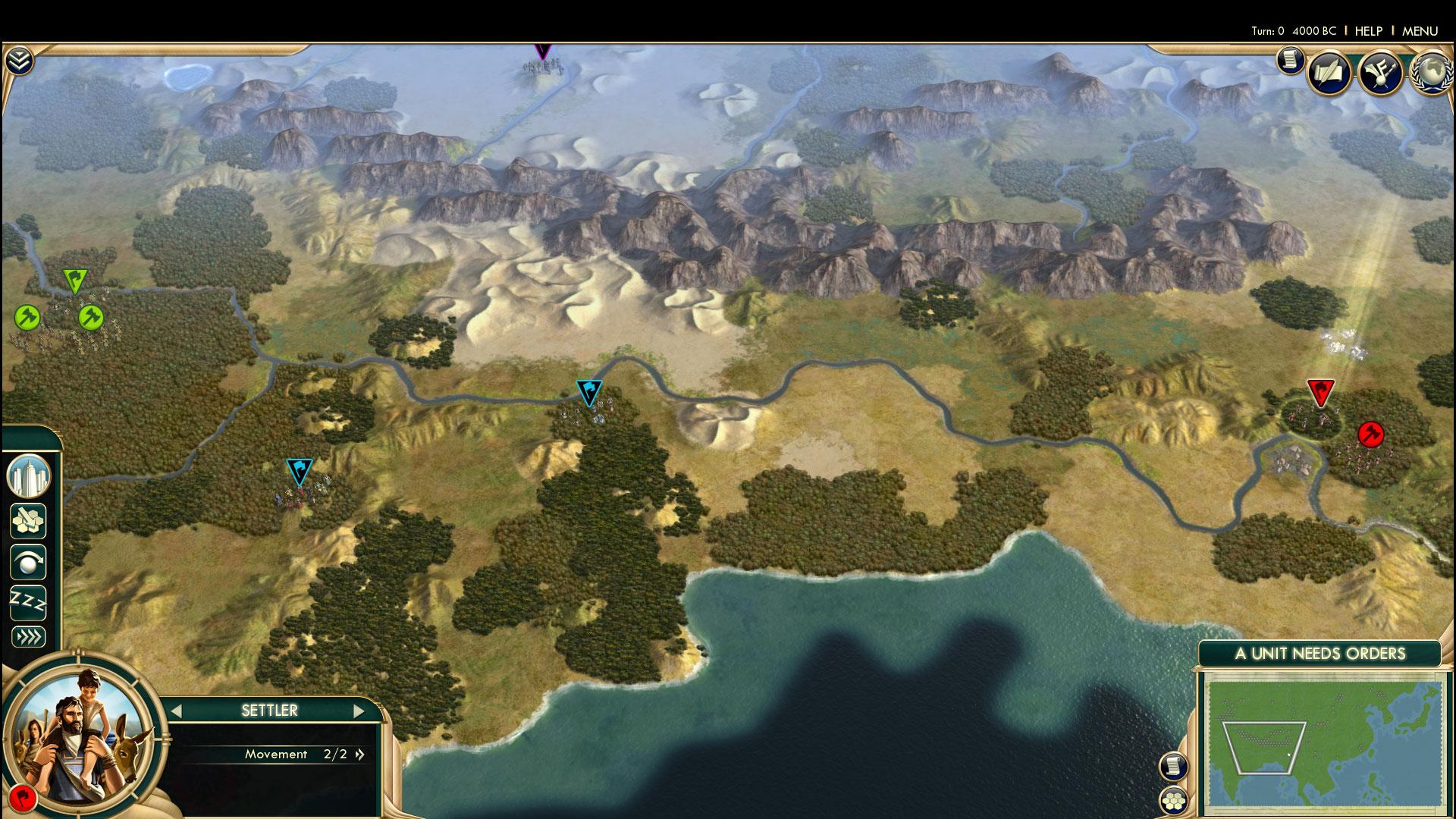Viewport: 1456px width, 819px height.
Task: Expand more unit actions with the triple chevrons
Action: pos(28,636)
